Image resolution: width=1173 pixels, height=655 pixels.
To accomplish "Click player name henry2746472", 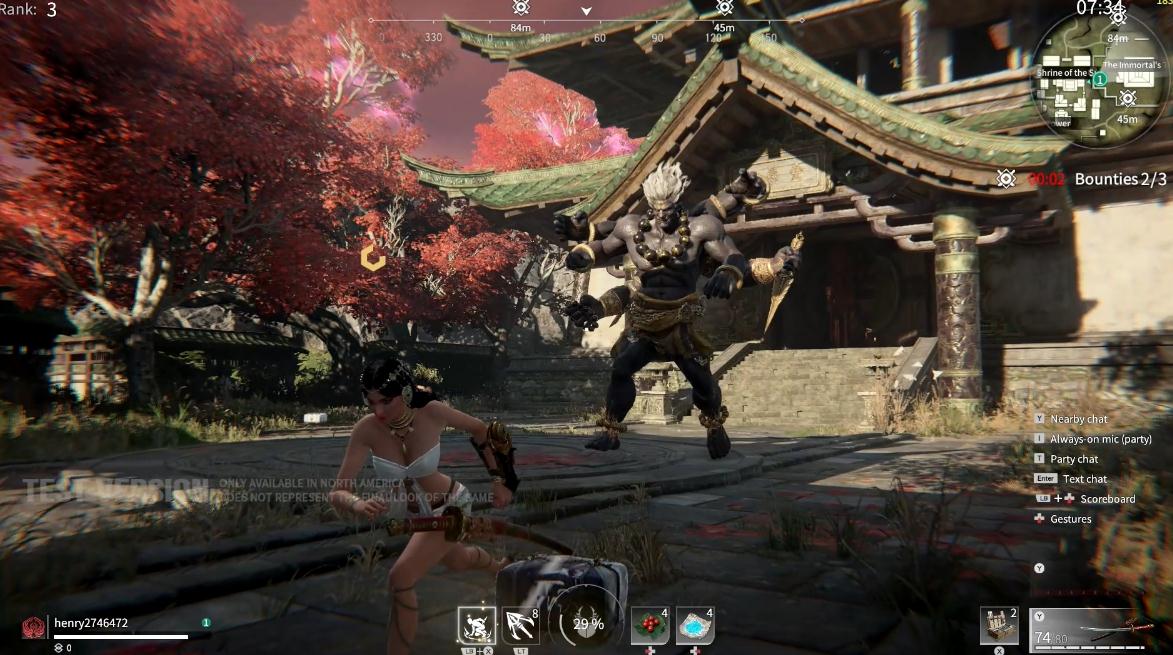I will [x=91, y=623].
